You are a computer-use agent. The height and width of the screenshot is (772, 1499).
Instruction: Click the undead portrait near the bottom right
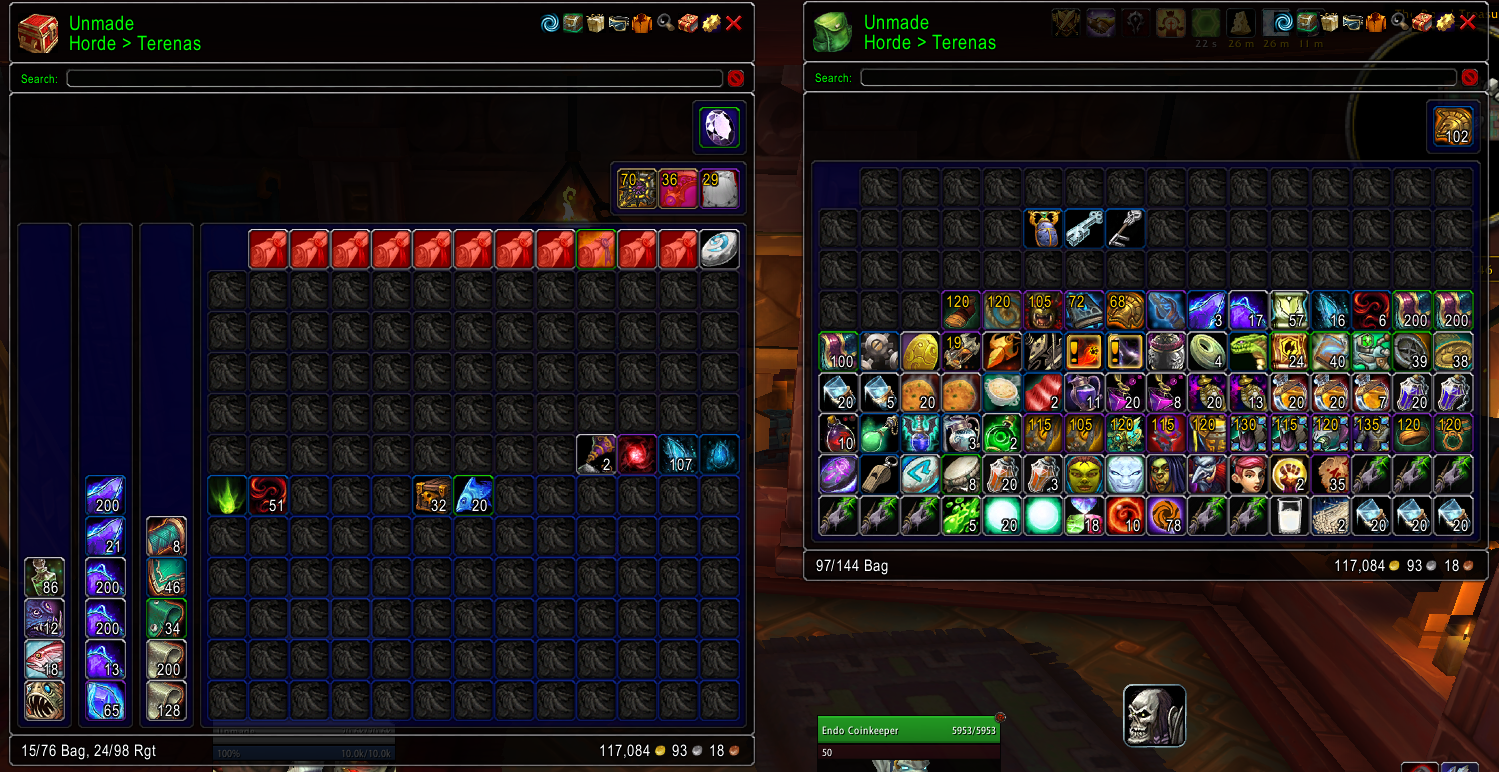click(x=1154, y=715)
